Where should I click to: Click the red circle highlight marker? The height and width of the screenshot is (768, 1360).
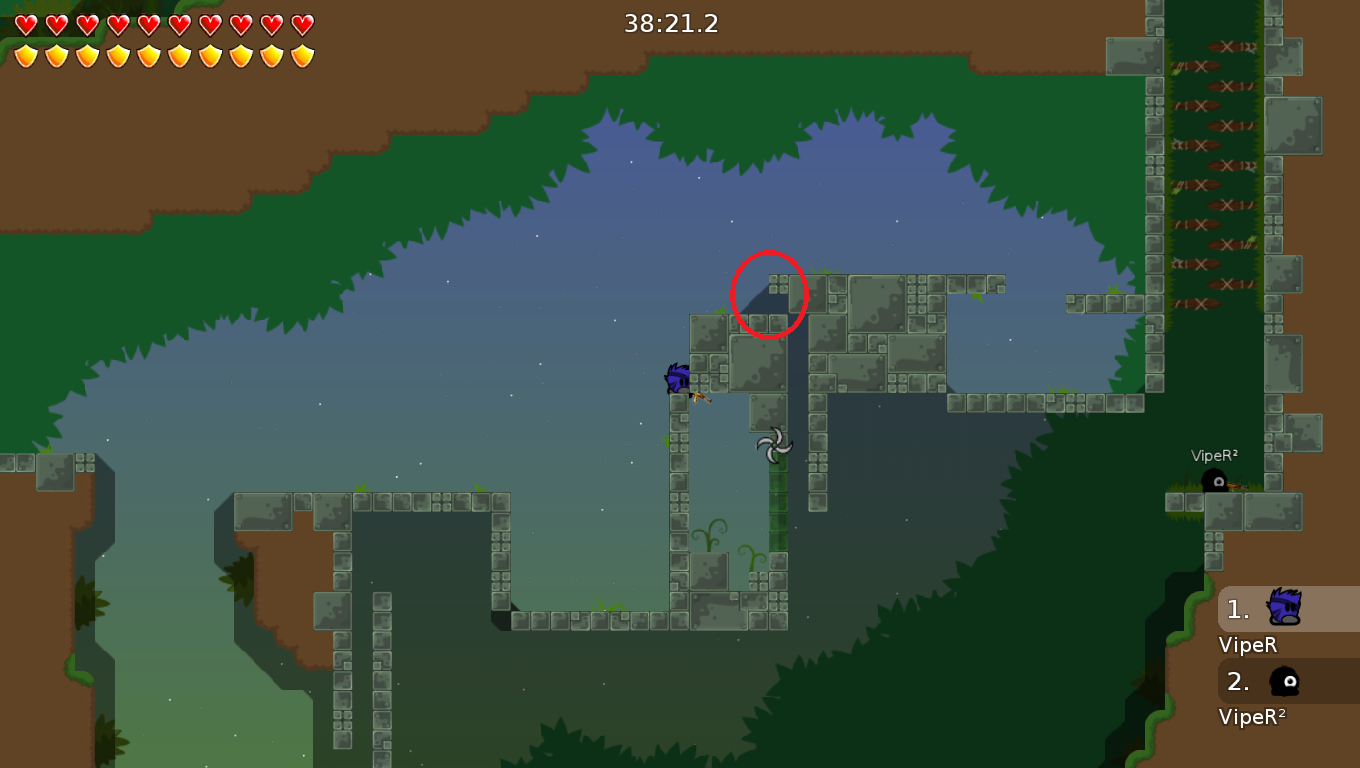coord(770,295)
